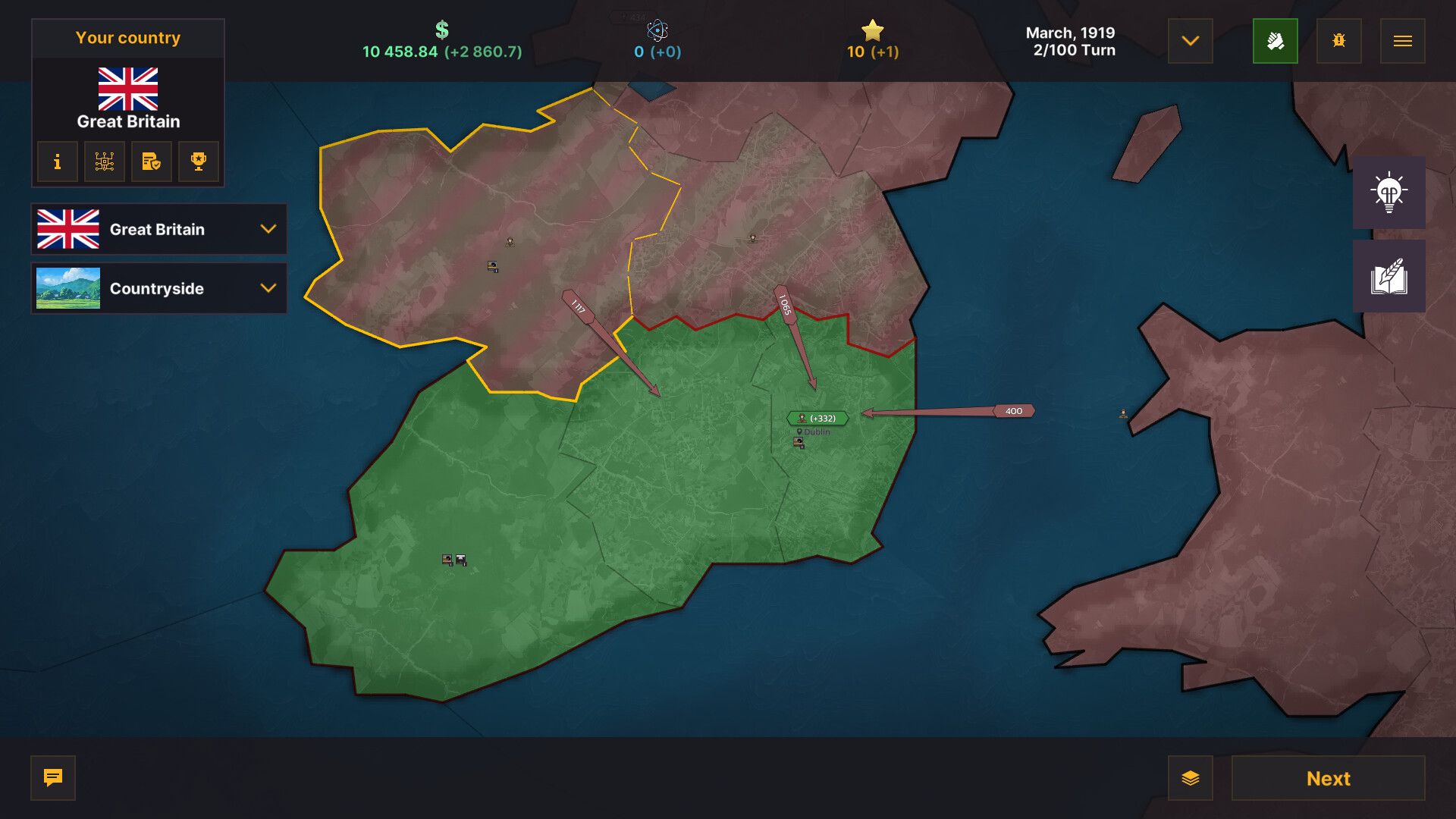Open the achievements trophy icon
Image resolution: width=1456 pixels, height=819 pixels.
coord(198,162)
